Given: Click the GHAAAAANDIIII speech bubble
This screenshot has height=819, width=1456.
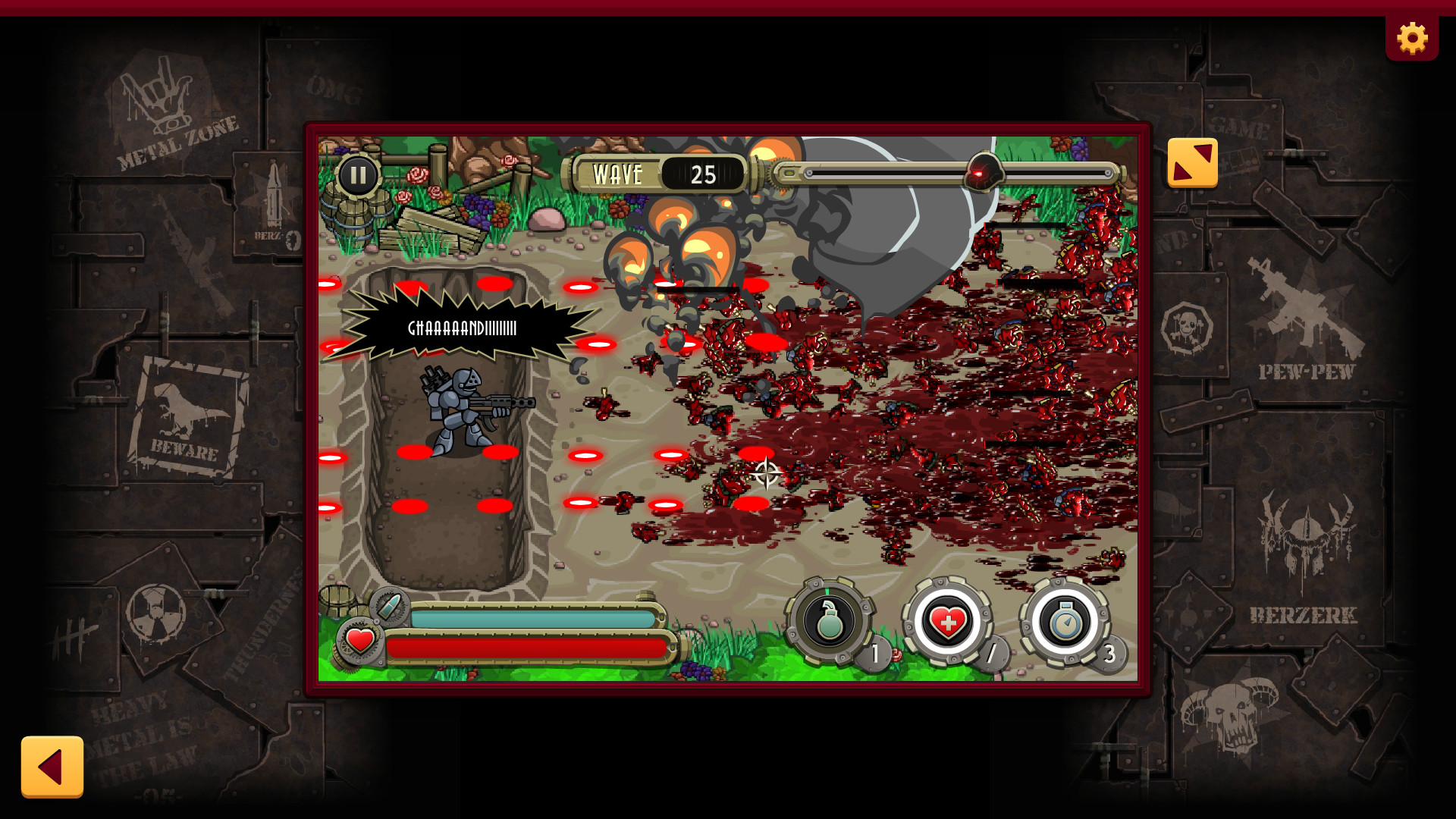Looking at the screenshot, I should coord(461,329).
